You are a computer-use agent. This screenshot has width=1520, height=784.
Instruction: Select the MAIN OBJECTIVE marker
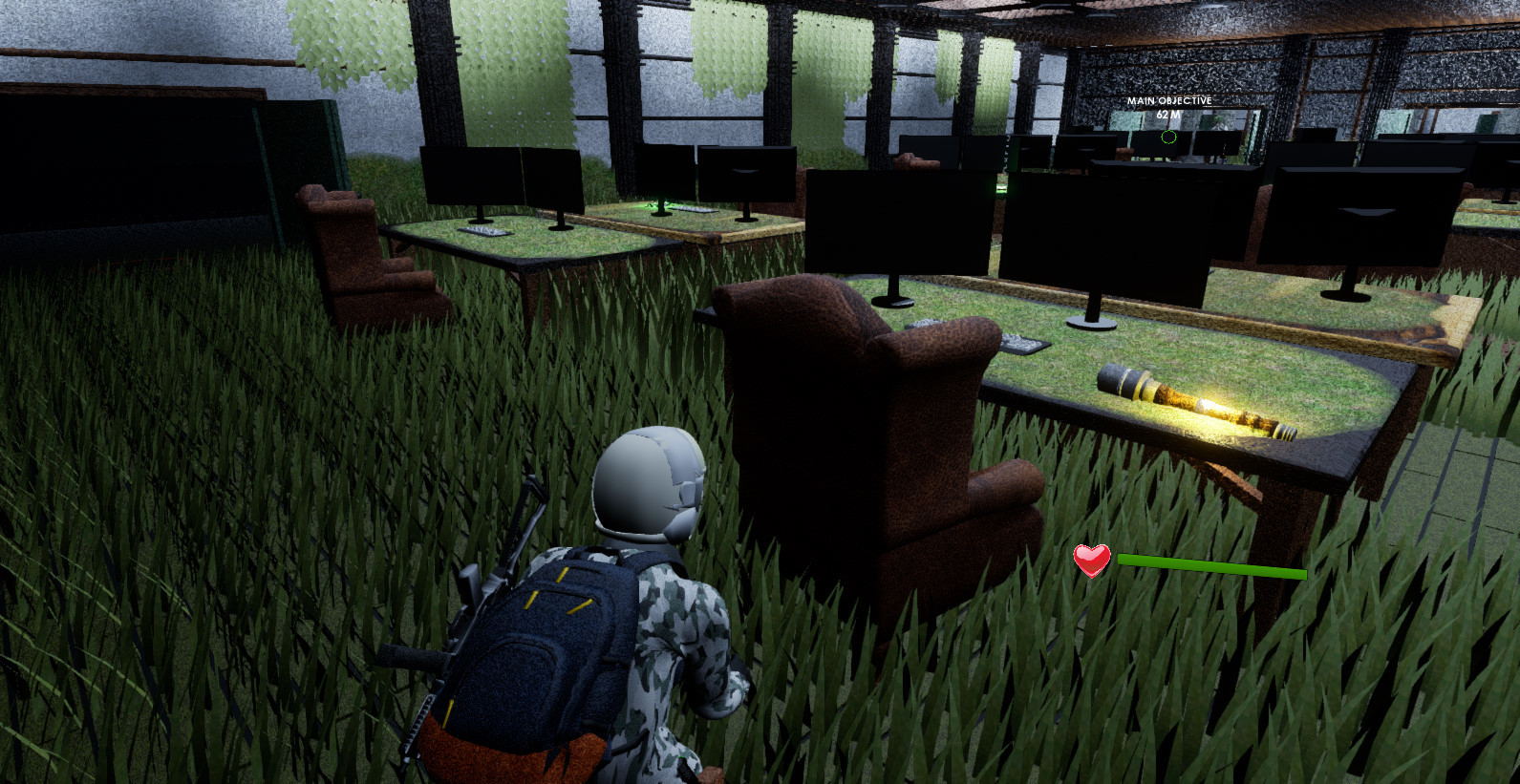coord(1167,117)
